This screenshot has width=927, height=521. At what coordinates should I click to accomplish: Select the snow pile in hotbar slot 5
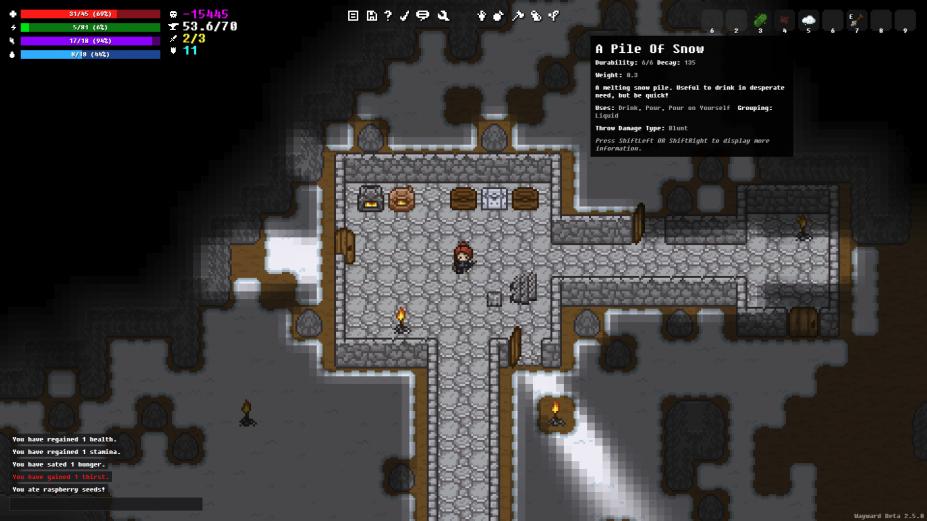pyautogui.click(x=808, y=20)
